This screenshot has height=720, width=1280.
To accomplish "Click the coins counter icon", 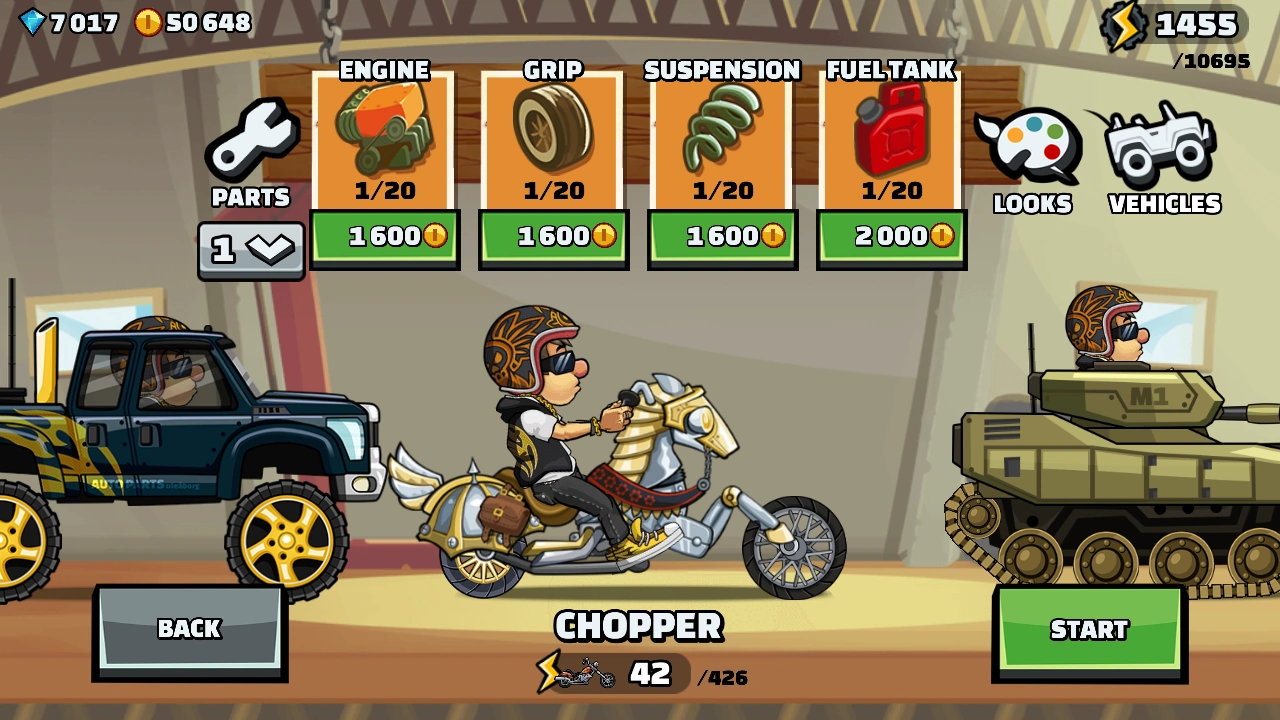I will click(148, 20).
